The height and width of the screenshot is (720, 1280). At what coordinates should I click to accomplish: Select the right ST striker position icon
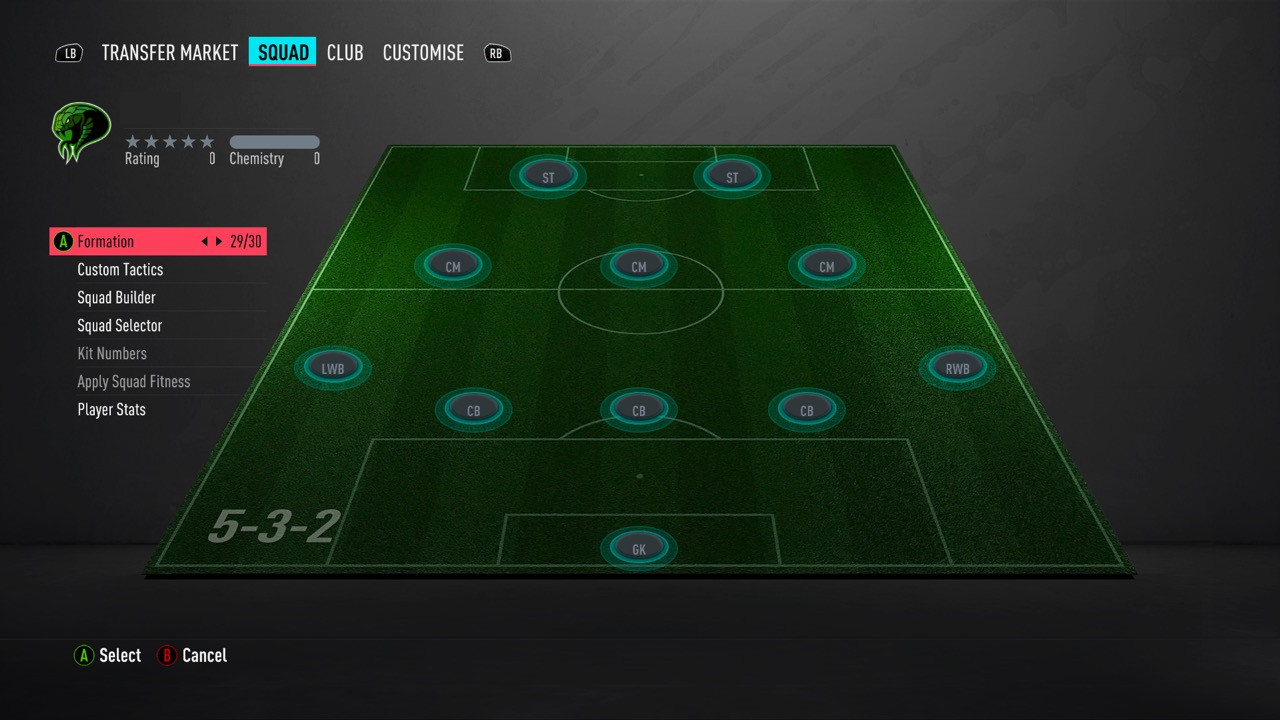[x=731, y=175]
